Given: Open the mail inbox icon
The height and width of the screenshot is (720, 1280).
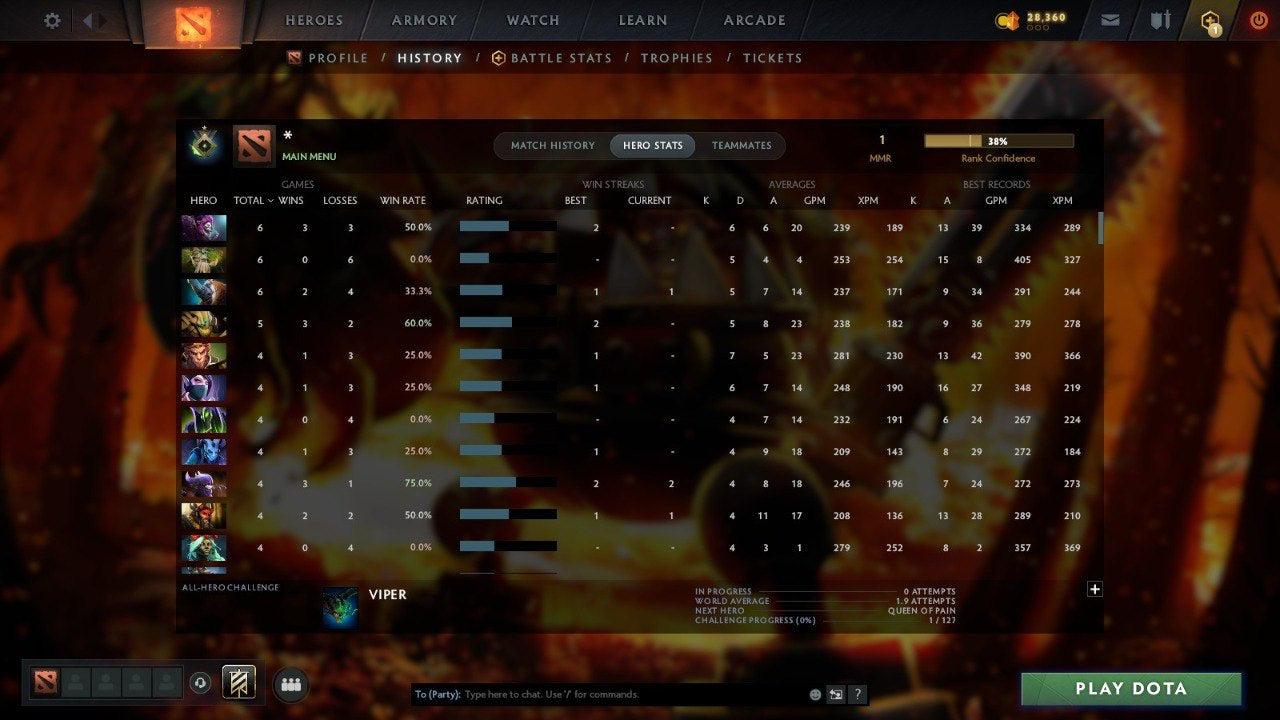Looking at the screenshot, I should pyautogui.click(x=1110, y=19).
